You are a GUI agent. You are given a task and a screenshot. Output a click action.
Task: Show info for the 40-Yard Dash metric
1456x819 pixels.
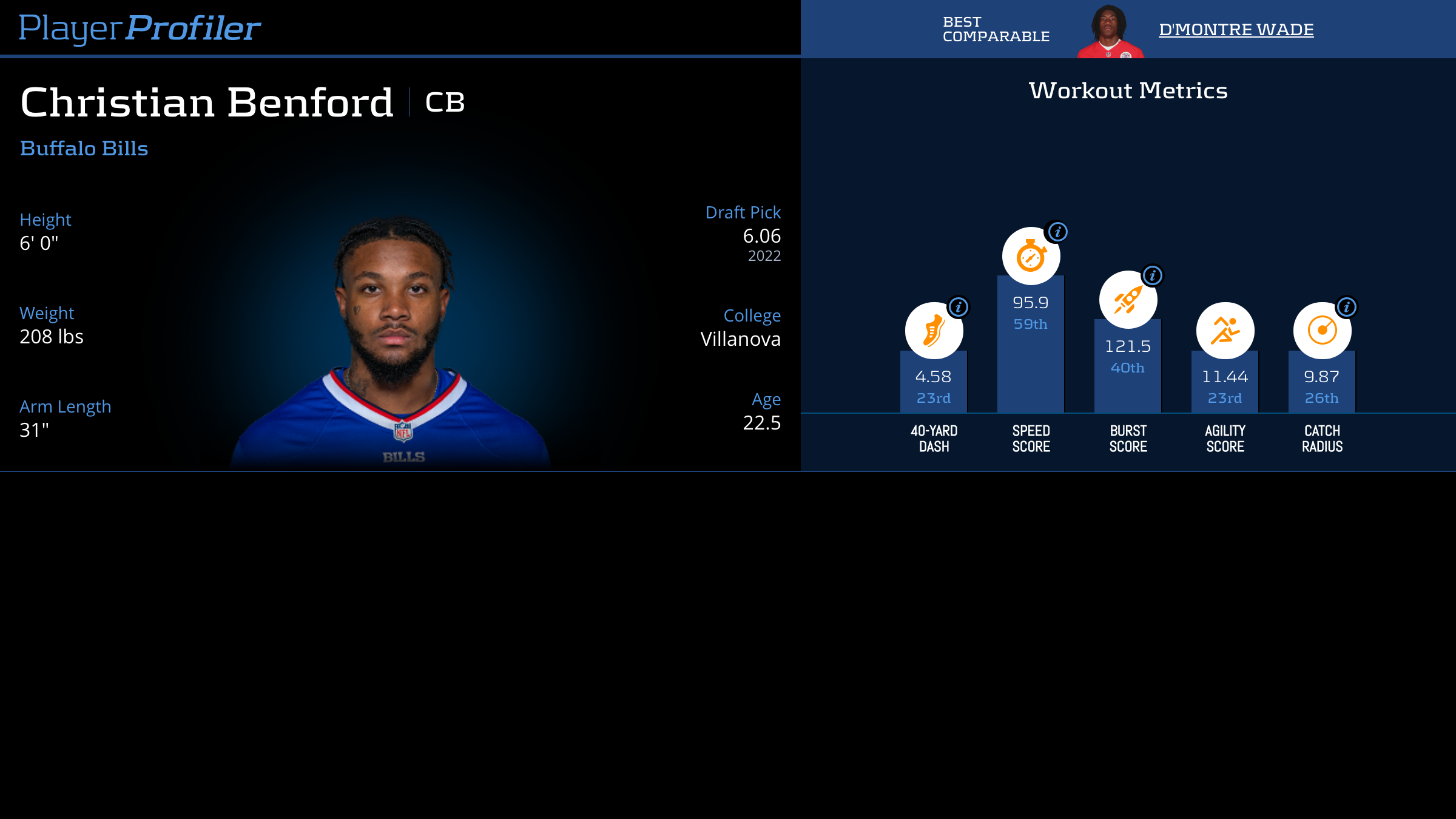(958, 308)
